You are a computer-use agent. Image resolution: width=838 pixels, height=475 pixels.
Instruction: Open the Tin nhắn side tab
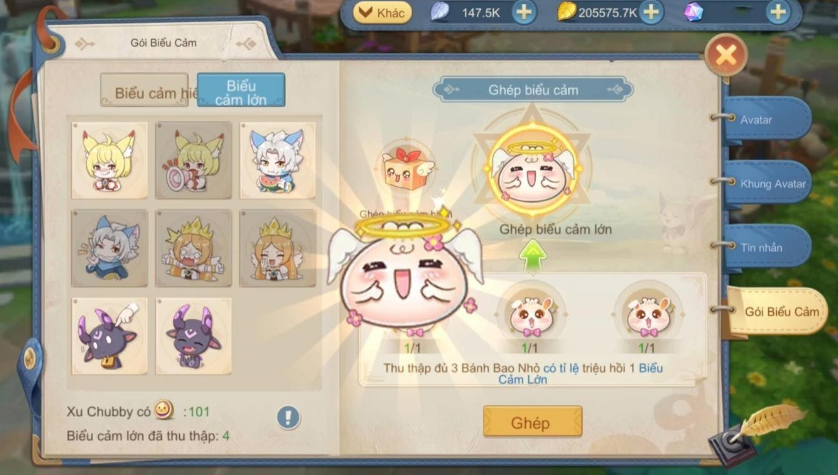pyautogui.click(x=767, y=247)
